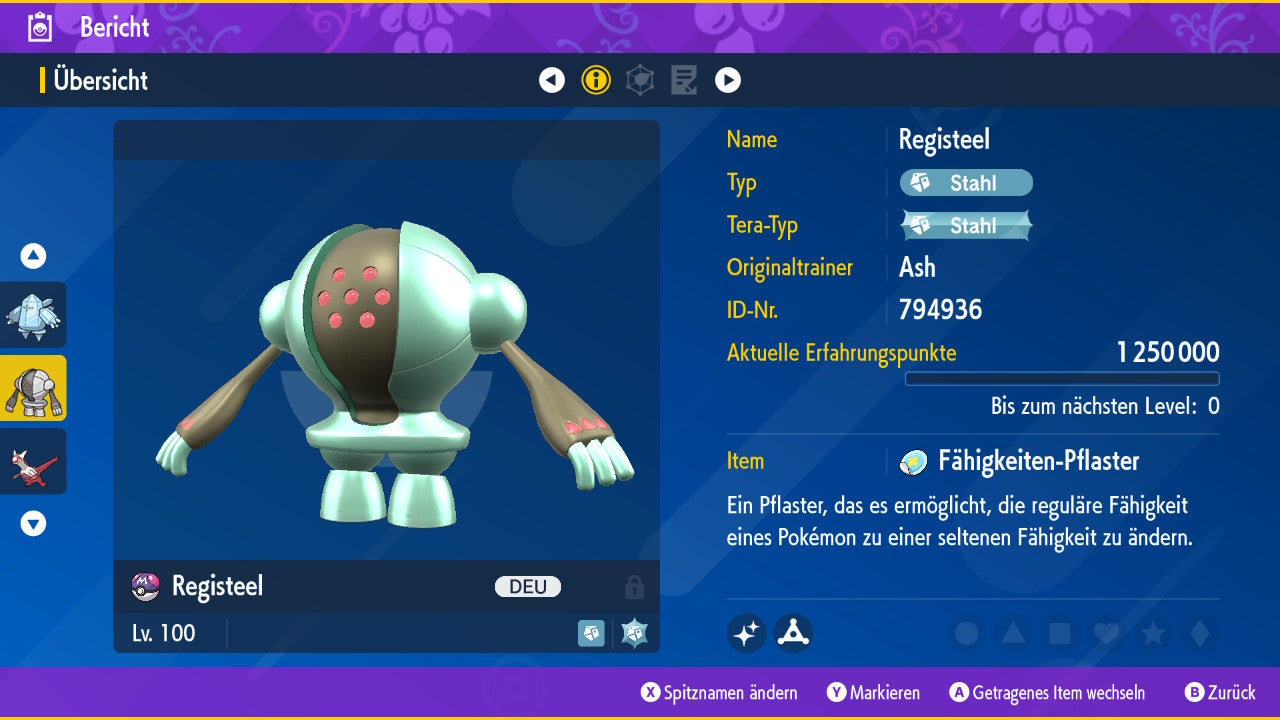Screen dimensions: 1280x720
Task: Click the sparkle ribbon mark icon
Action: [747, 633]
